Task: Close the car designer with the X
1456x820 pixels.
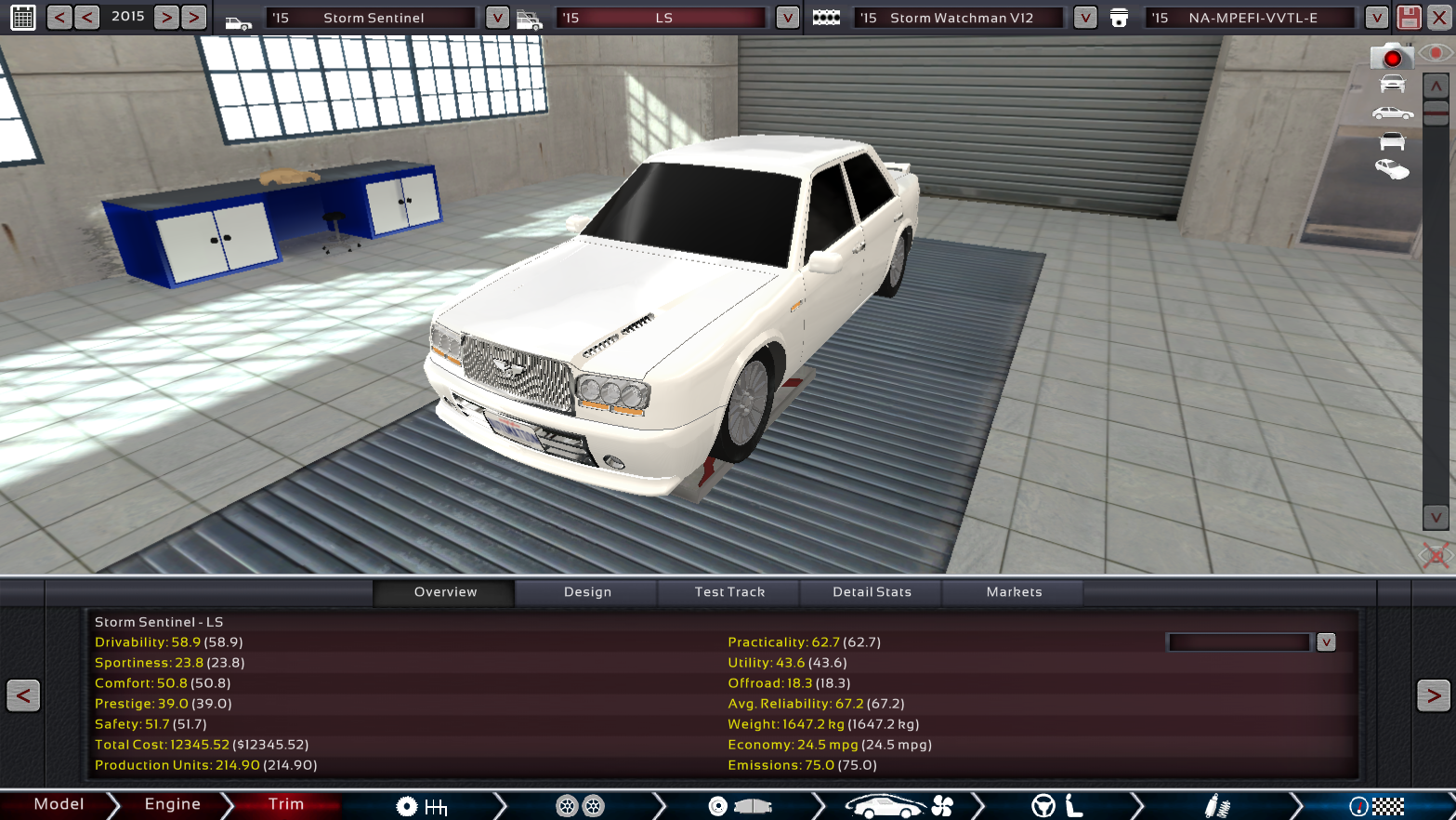Action: [1439, 18]
